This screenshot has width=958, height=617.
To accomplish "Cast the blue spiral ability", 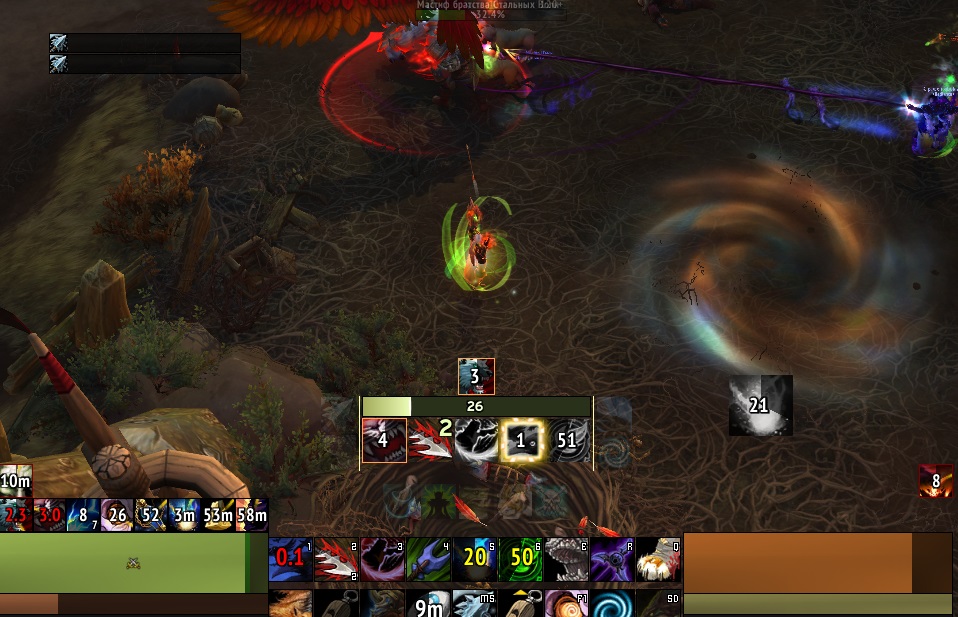I will [612, 604].
